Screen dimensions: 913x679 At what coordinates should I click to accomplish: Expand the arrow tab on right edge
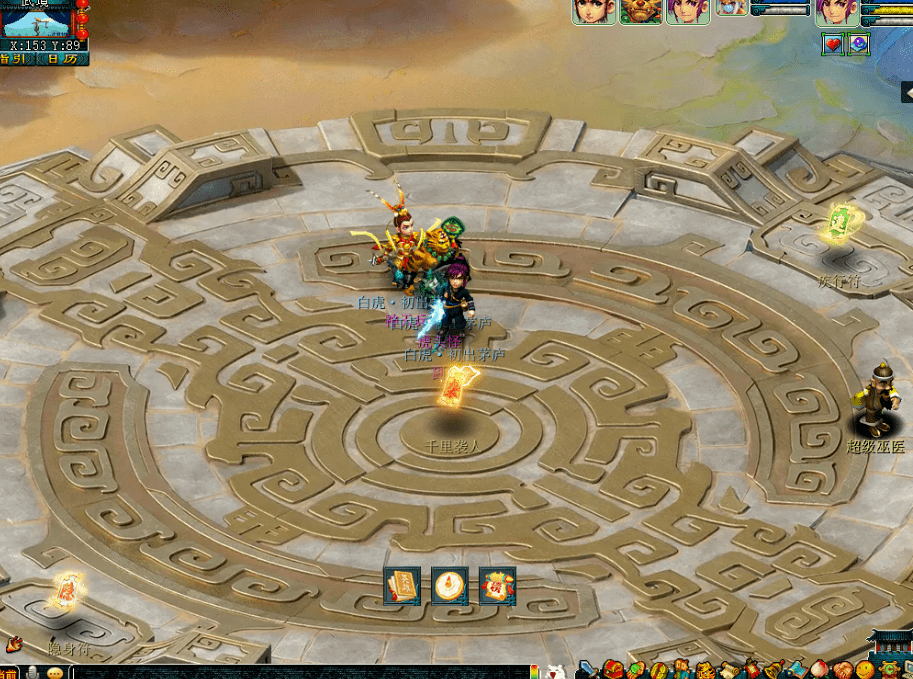coord(906,93)
